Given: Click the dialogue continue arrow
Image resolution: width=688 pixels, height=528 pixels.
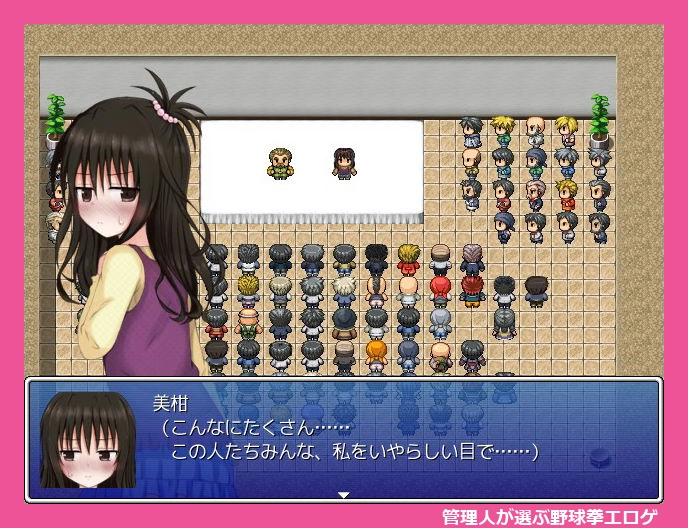Looking at the screenshot, I should tap(343, 494).
